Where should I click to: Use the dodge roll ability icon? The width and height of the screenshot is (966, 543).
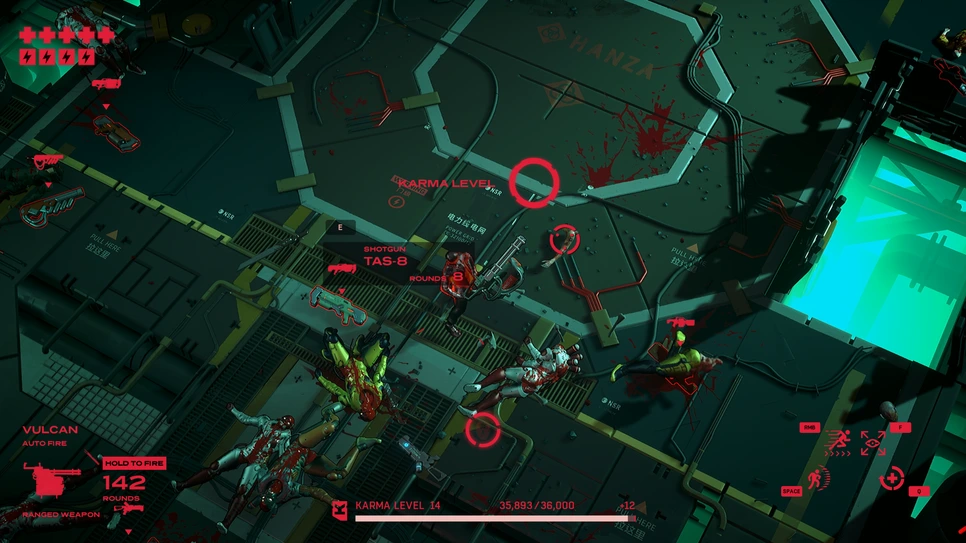click(x=820, y=478)
